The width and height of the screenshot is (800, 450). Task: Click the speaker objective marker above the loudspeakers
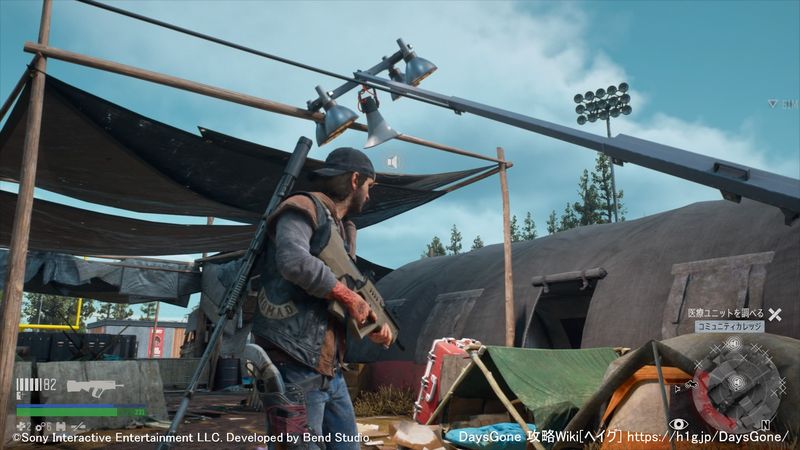[x=393, y=161]
